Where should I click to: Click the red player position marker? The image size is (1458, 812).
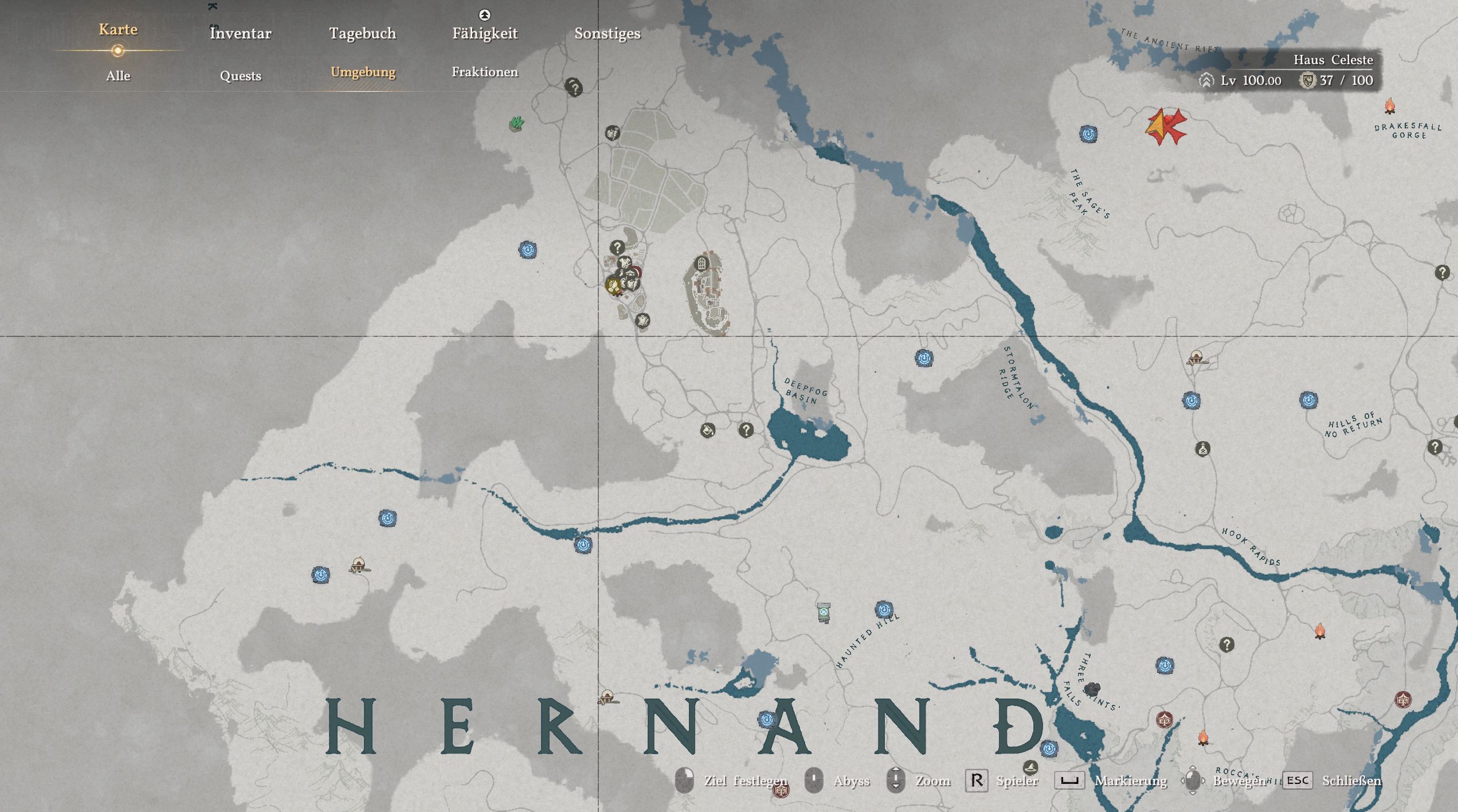pyautogui.click(x=1165, y=126)
